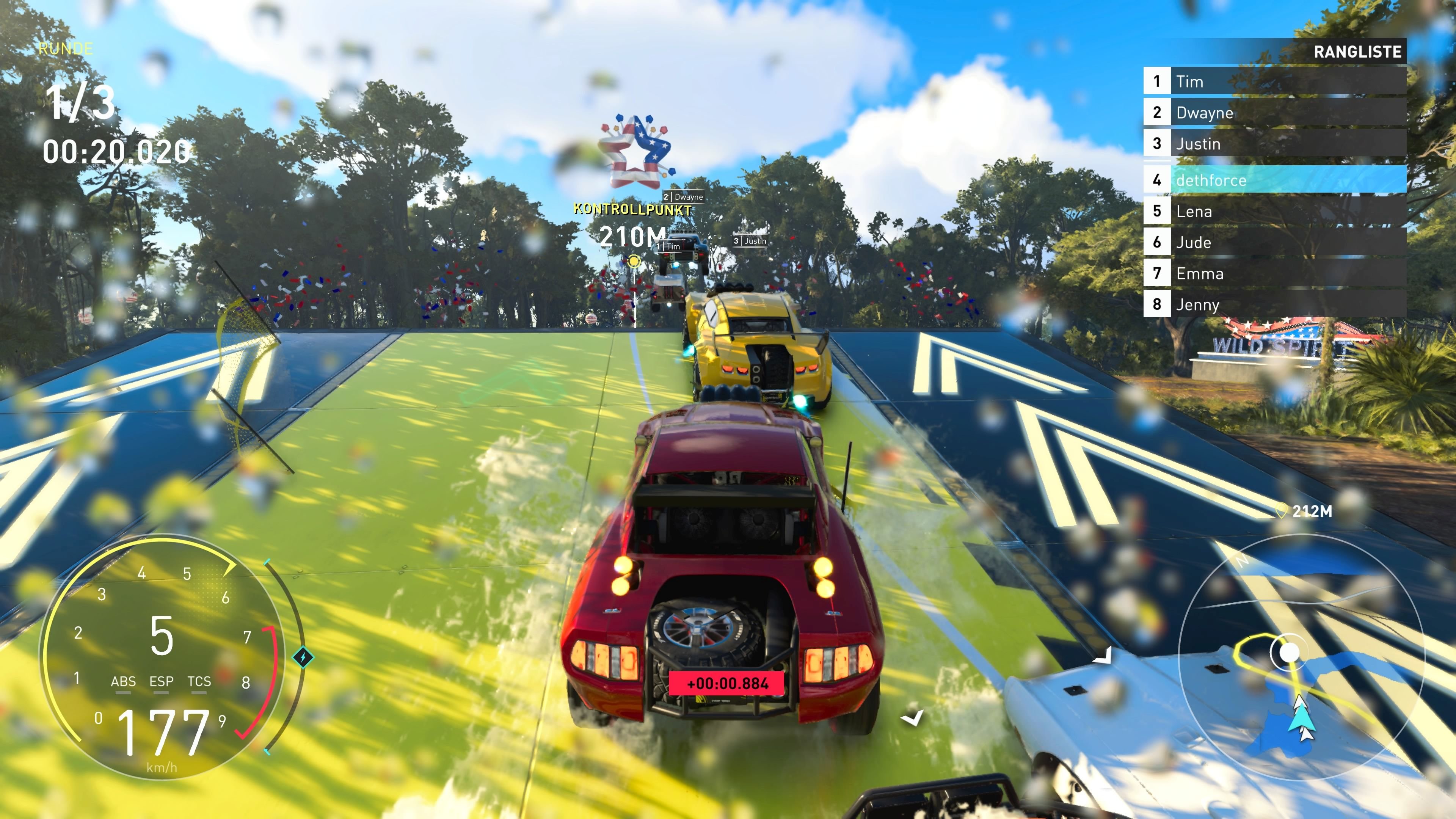Click the yellow checkpoint pin on road
Screen dimensions: 1456x819
634,261
